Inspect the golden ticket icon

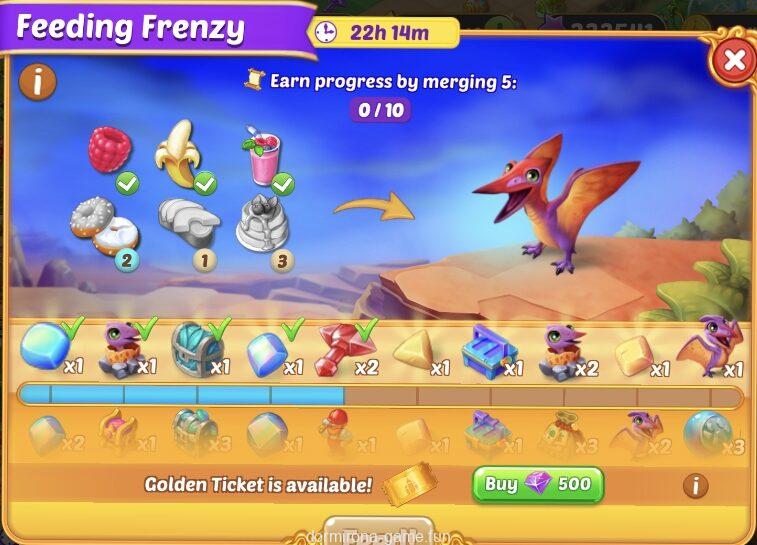[410, 486]
